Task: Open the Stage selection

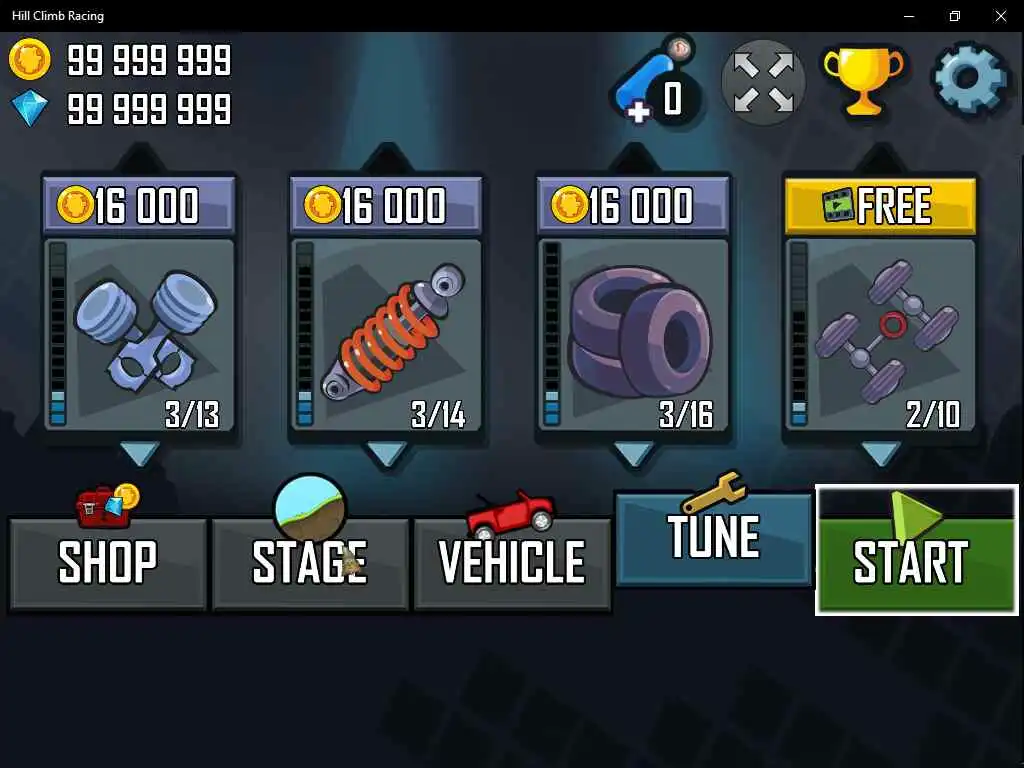Action: coord(310,562)
